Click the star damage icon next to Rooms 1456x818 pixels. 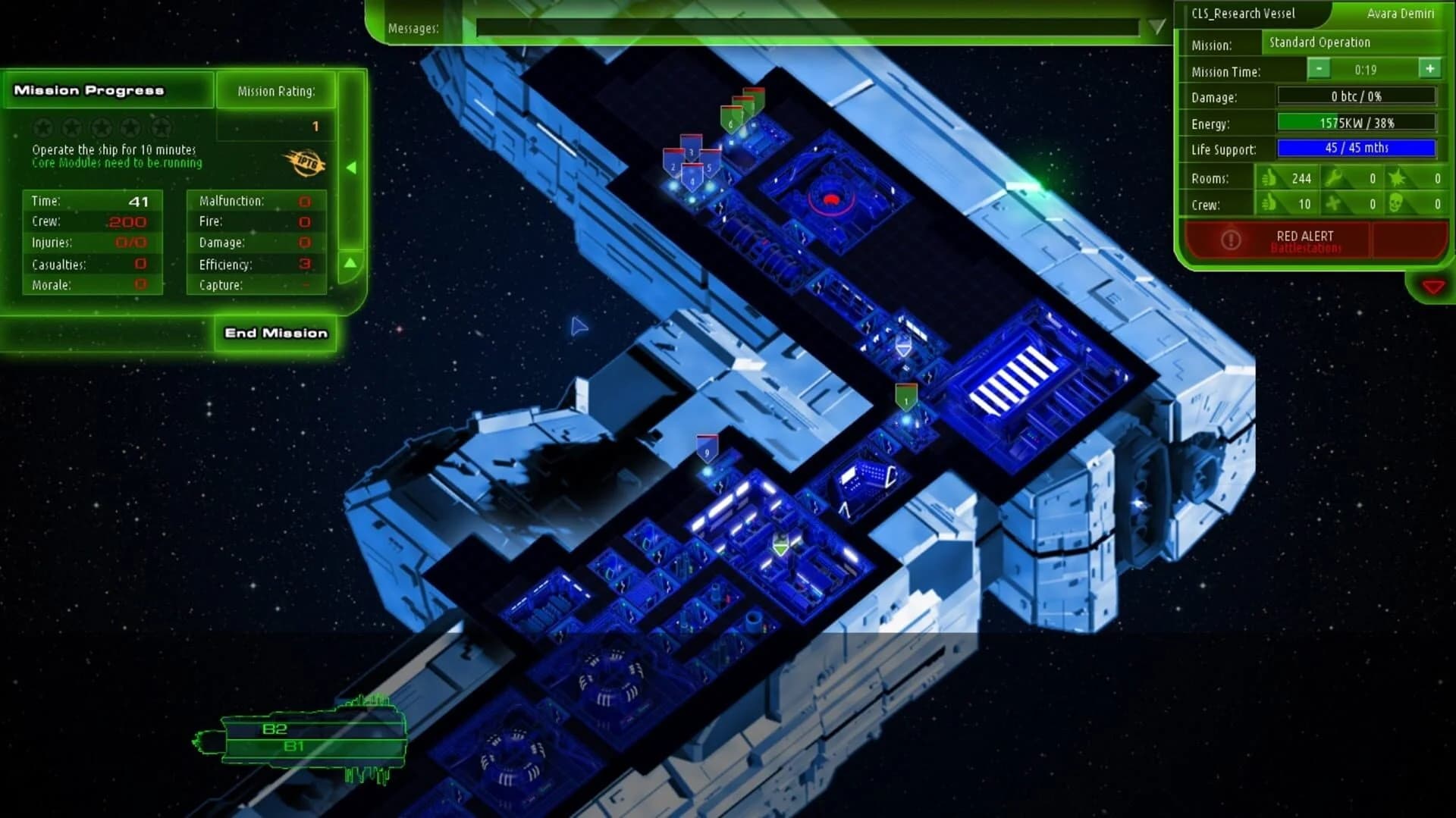coord(1398,177)
